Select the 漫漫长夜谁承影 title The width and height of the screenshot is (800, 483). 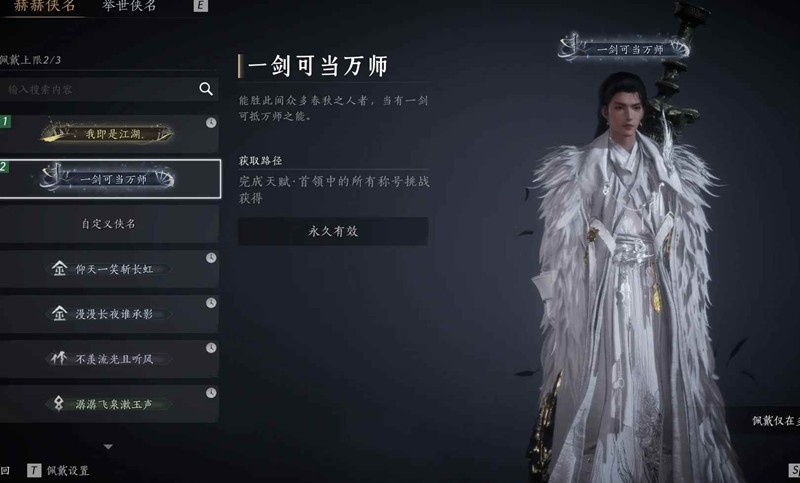coord(110,314)
